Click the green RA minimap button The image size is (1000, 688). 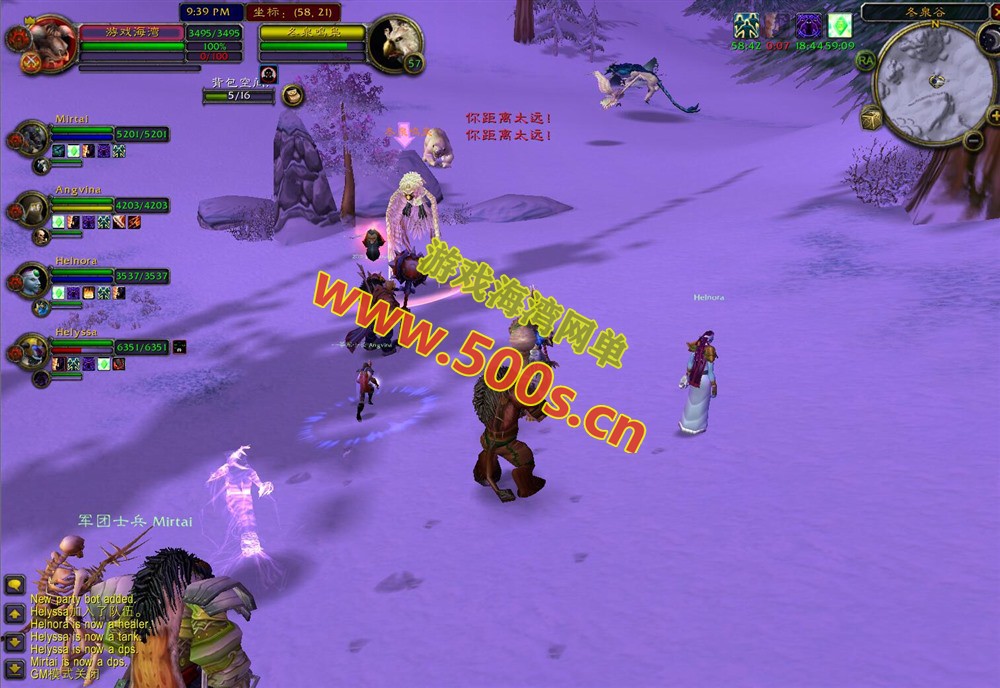(865, 60)
